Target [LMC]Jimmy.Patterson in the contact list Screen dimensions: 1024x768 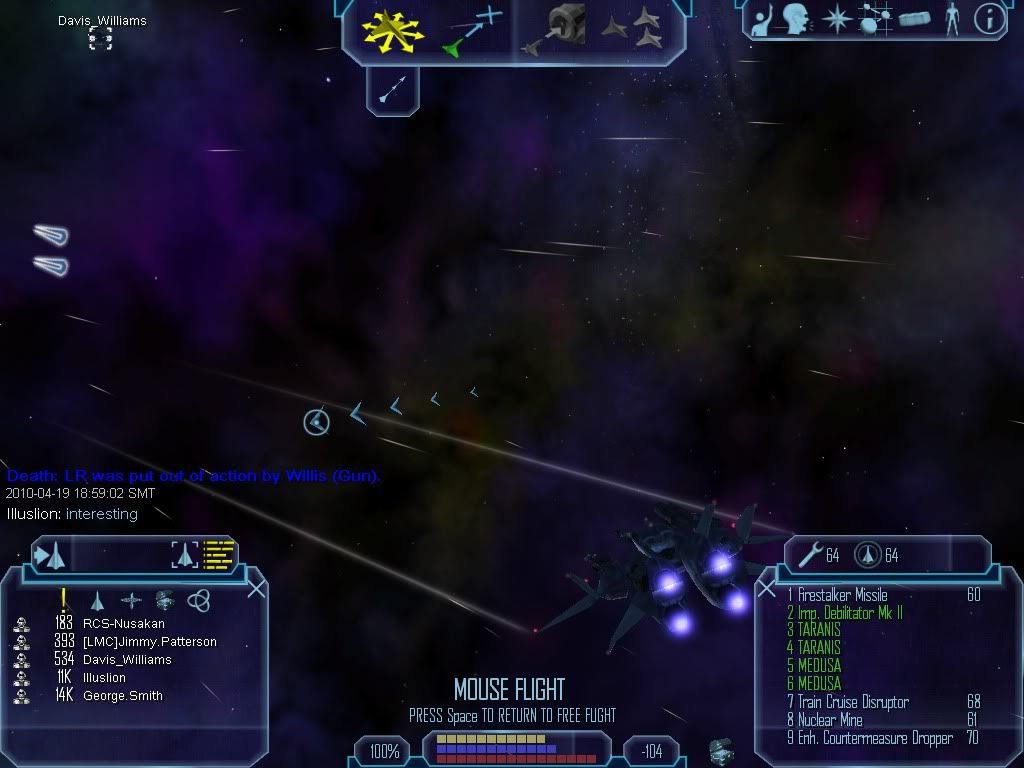tap(149, 642)
